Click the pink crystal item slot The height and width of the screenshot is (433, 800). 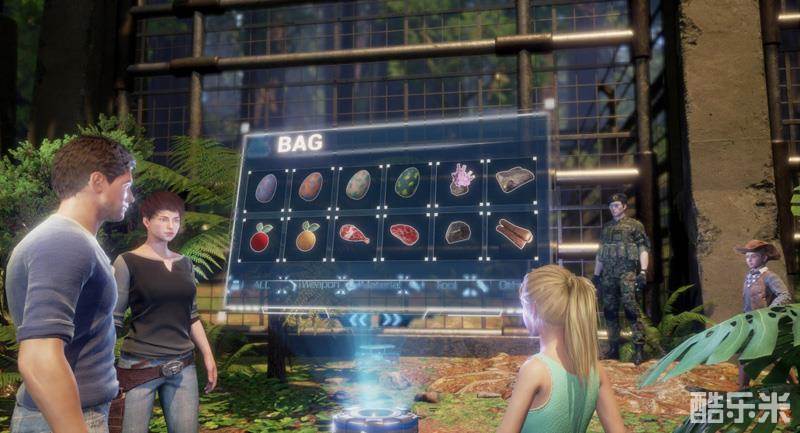pos(461,180)
